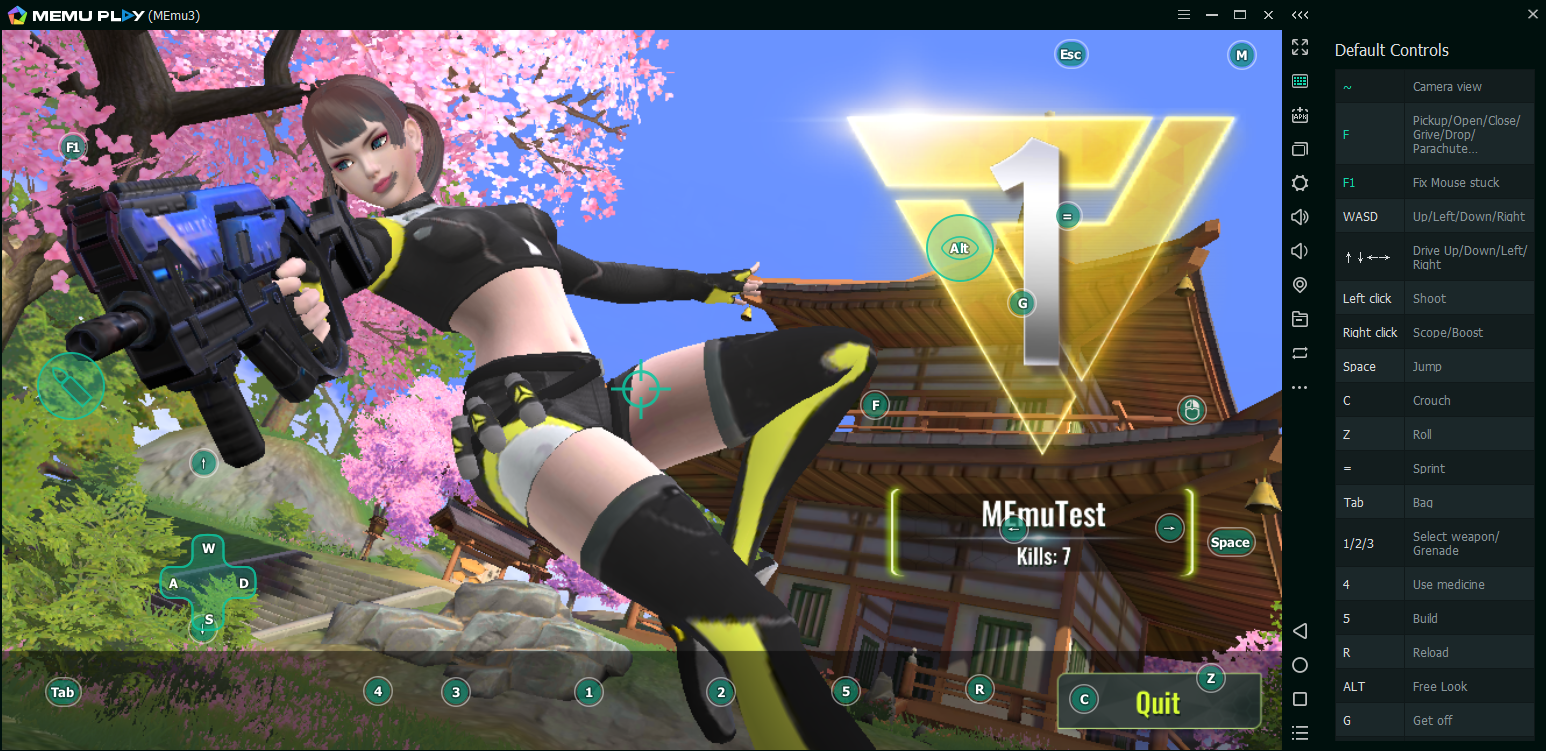Set a virtual GPS location

point(1300,285)
